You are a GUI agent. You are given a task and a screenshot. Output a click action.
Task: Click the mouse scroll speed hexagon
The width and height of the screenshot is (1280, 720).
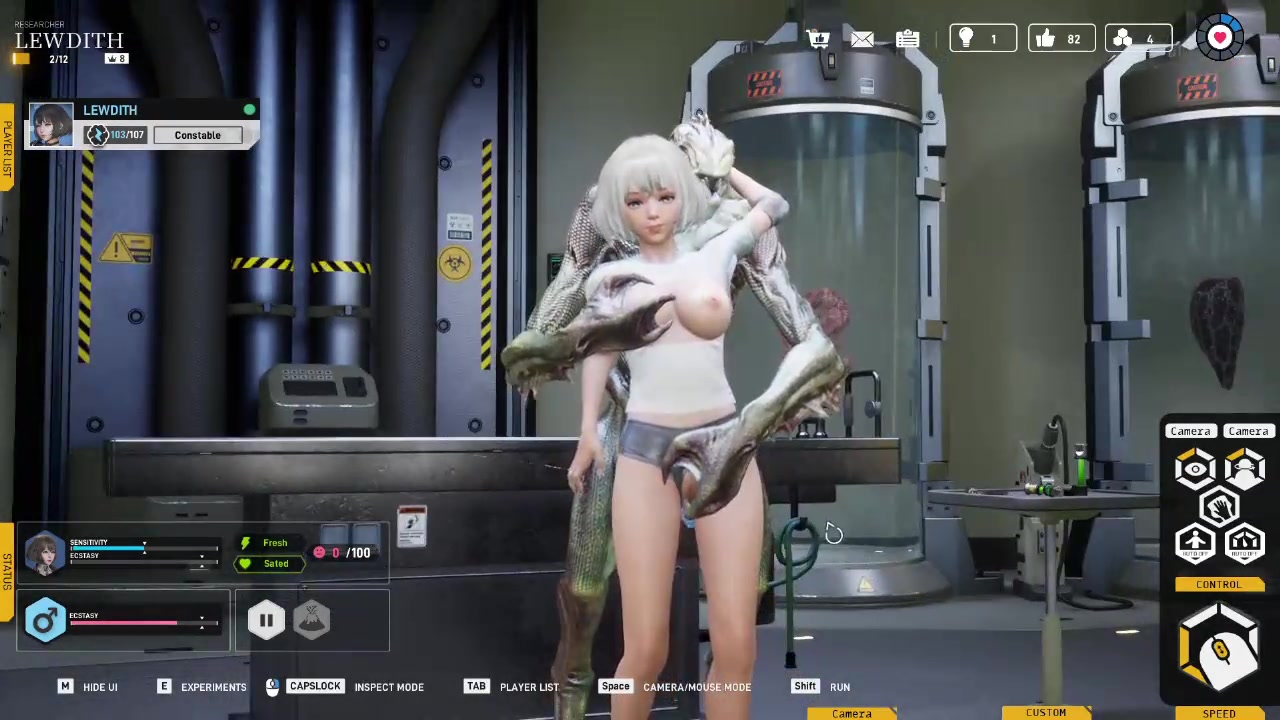(x=1219, y=651)
